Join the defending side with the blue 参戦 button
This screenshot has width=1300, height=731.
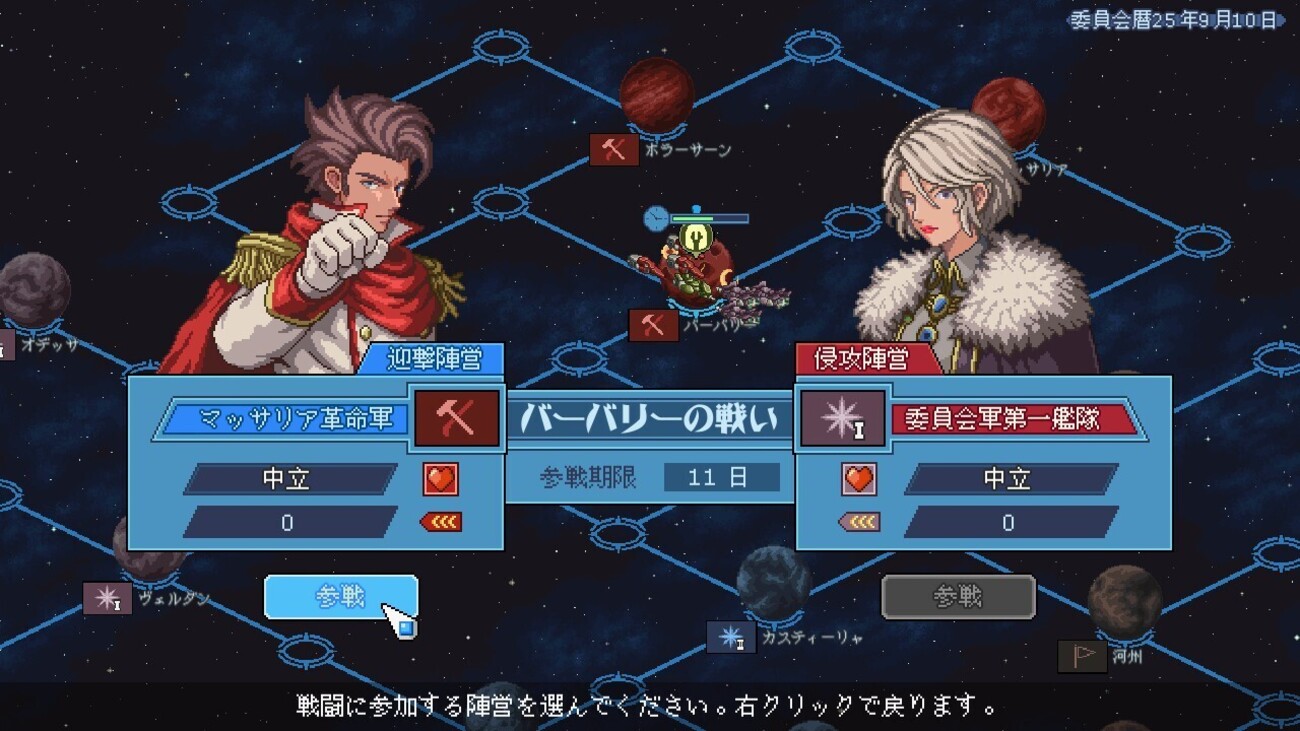[340, 597]
